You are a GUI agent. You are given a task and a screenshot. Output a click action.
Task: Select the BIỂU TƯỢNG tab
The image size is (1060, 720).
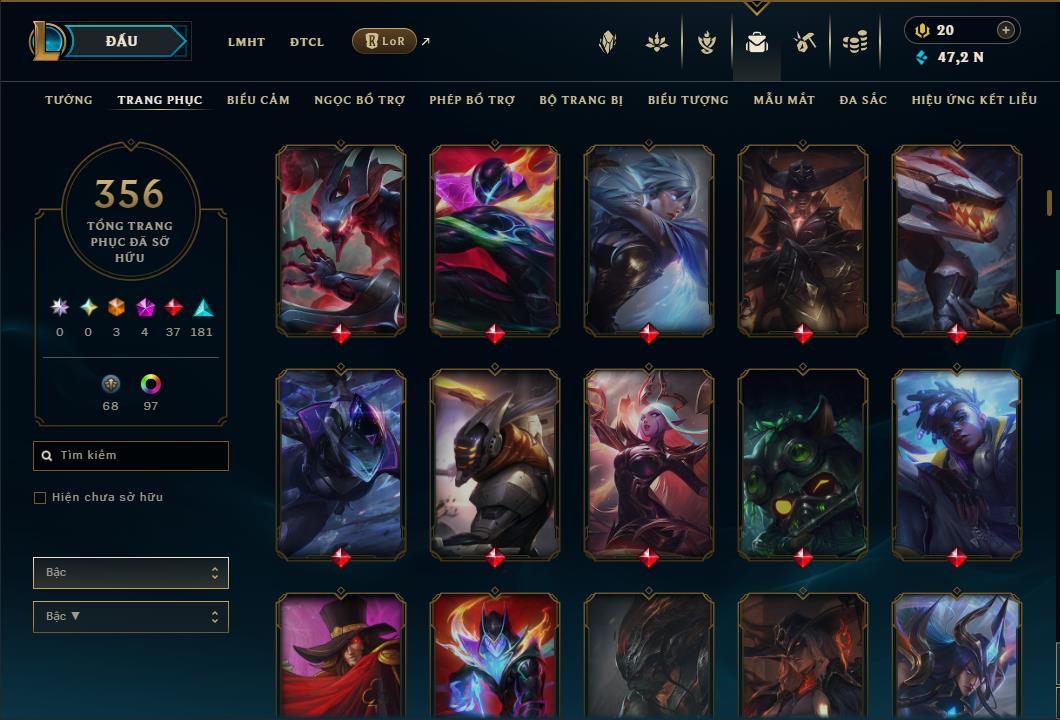click(x=688, y=100)
